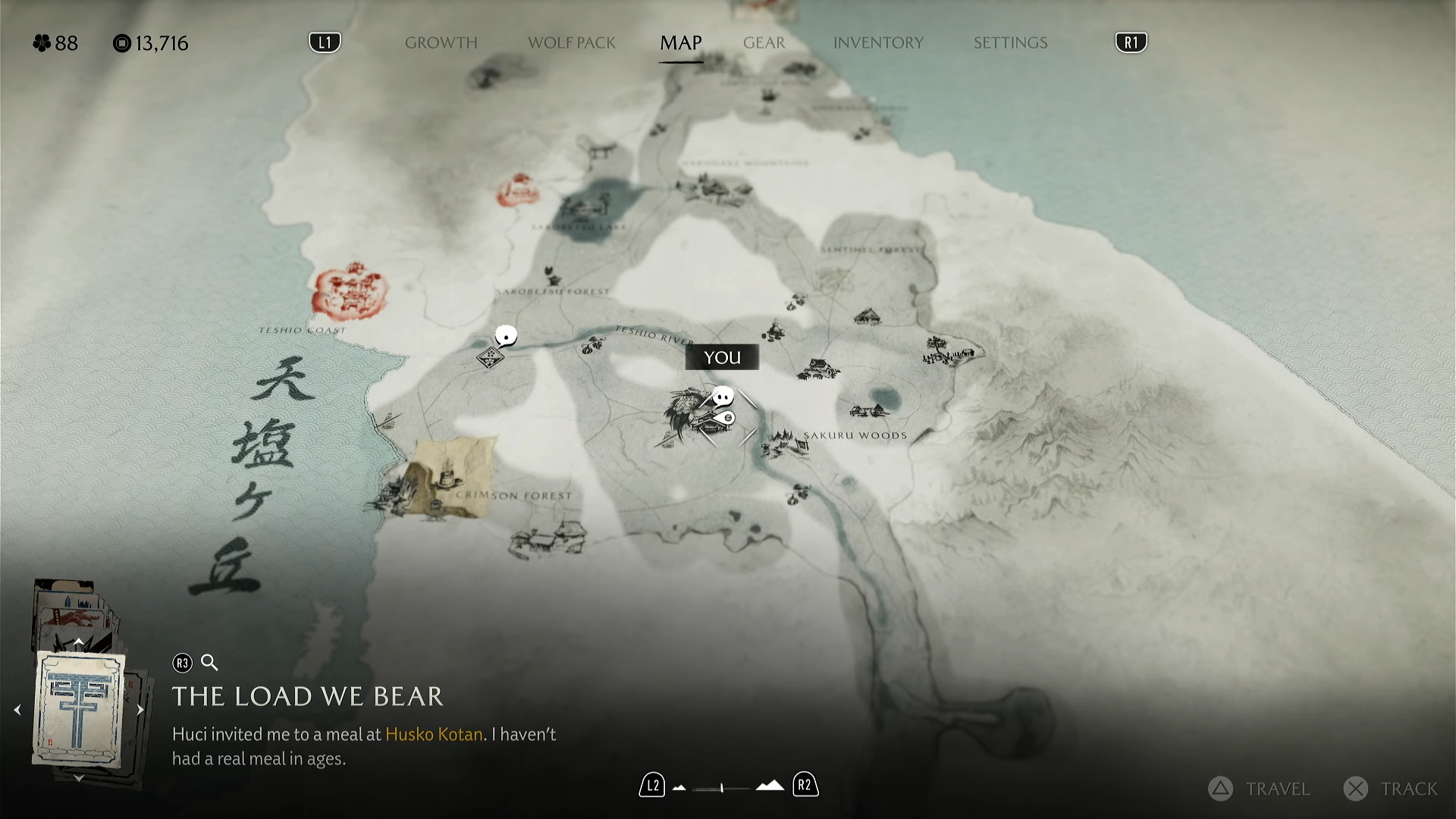Image resolution: width=1456 pixels, height=819 pixels.
Task: Click the Travel option
Action: 1260,789
